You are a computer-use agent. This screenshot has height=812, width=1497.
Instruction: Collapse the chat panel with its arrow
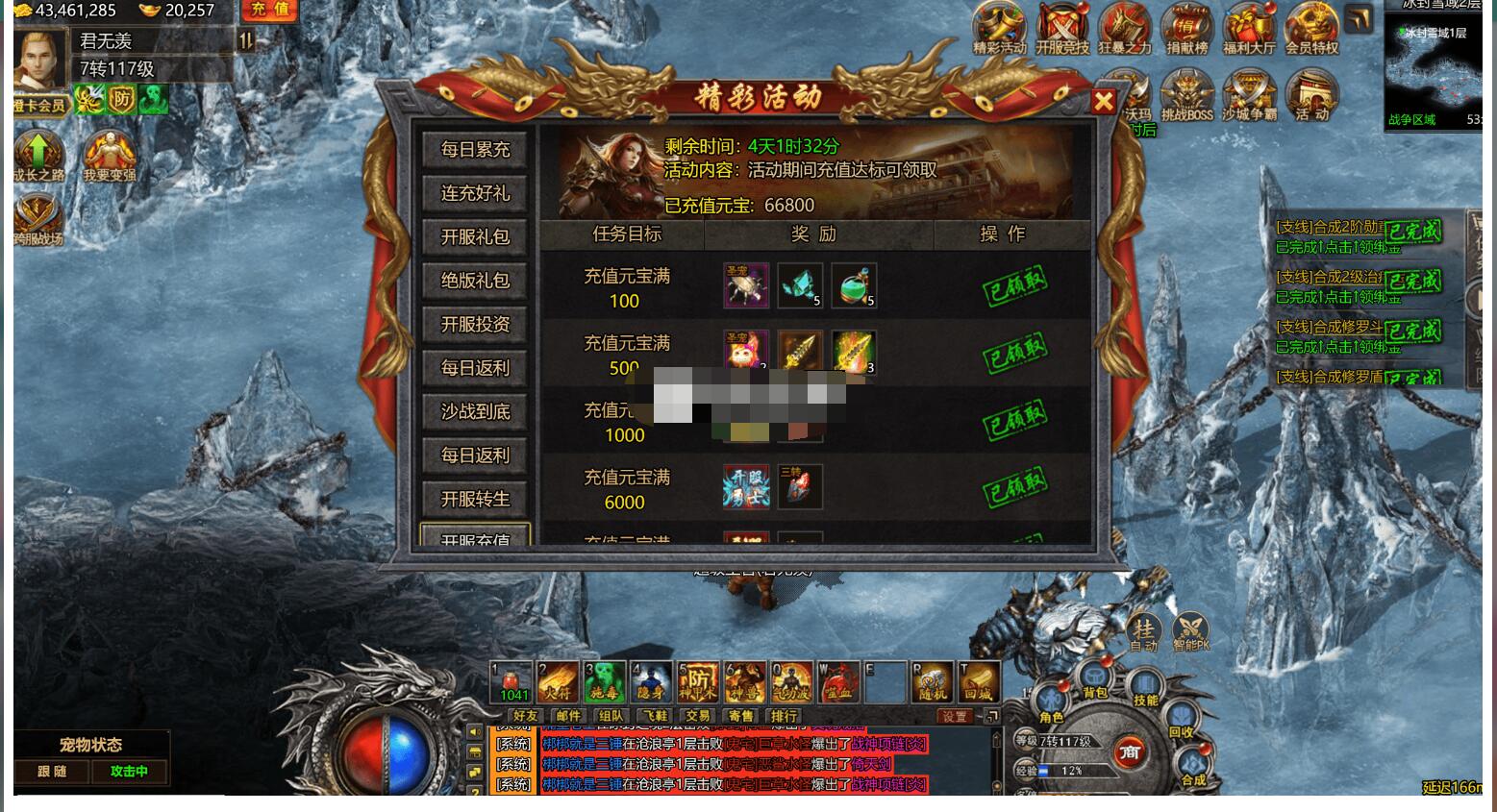994,716
